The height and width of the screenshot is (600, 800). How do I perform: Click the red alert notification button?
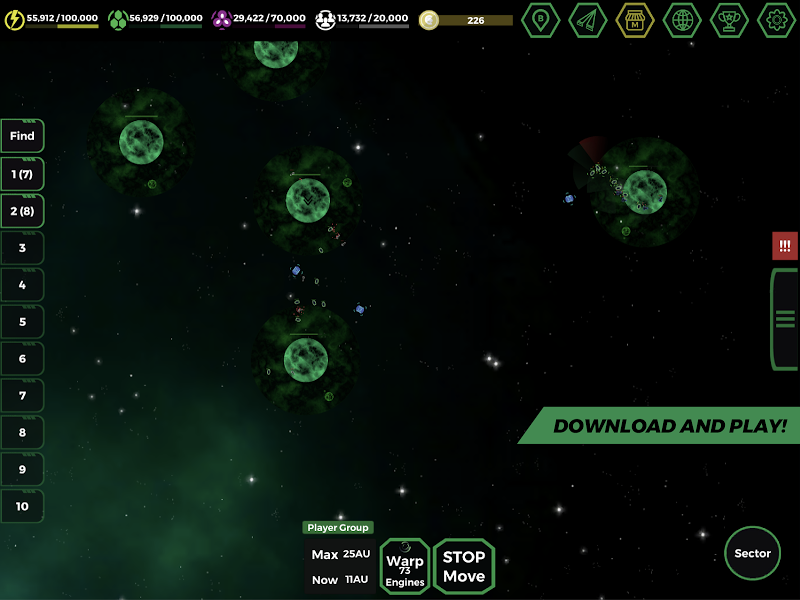click(x=785, y=246)
